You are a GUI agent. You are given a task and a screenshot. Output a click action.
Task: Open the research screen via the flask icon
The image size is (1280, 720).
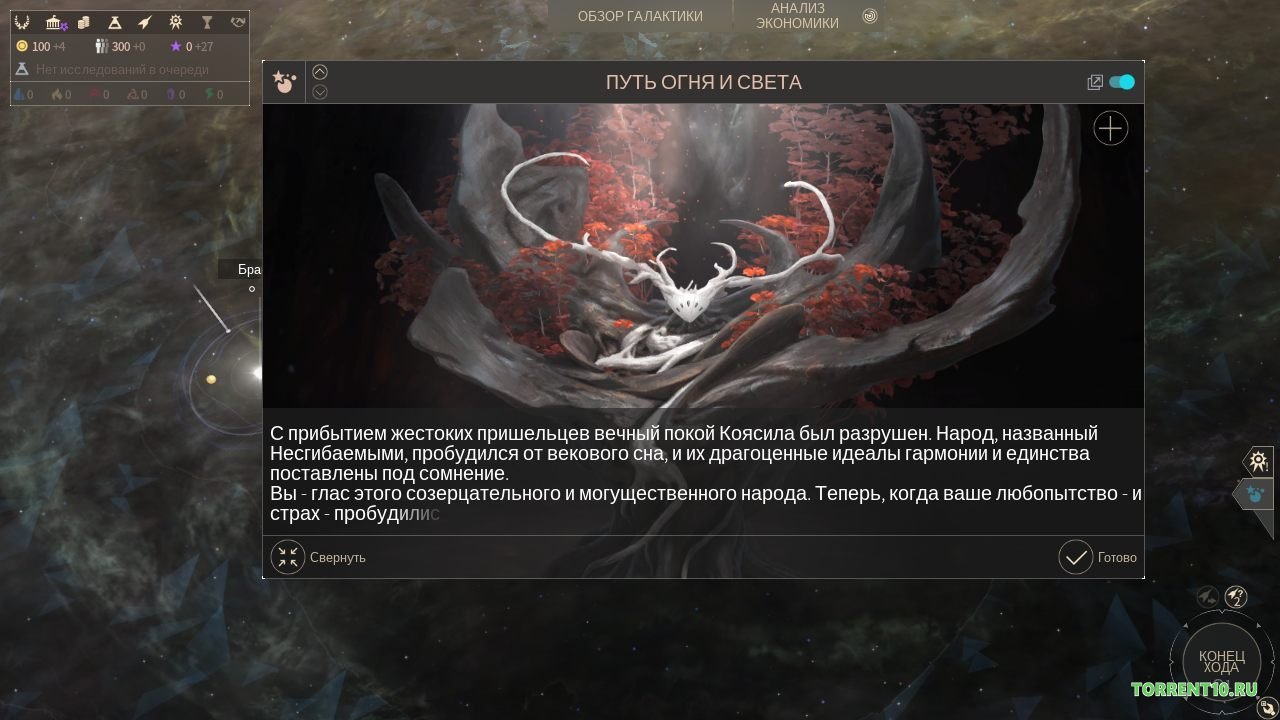pyautogui.click(x=114, y=22)
